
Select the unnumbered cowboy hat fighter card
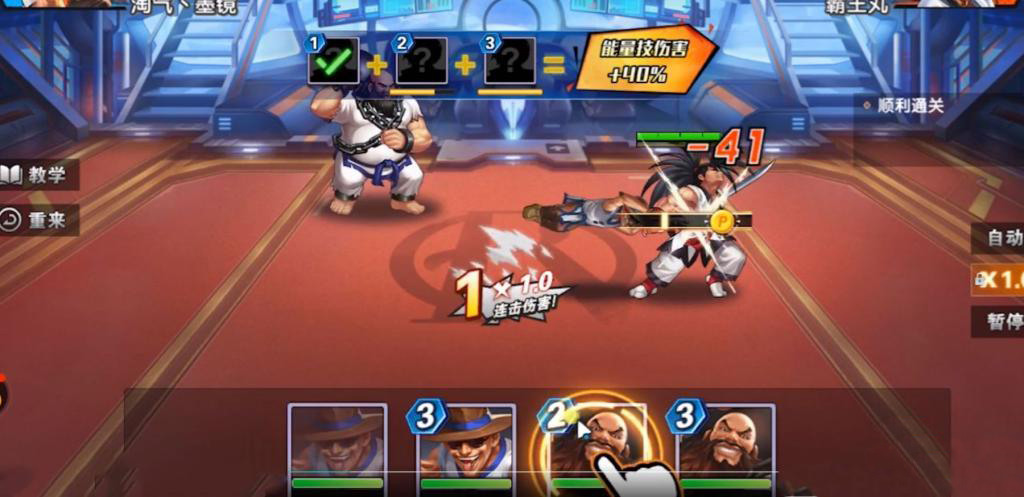[338, 445]
